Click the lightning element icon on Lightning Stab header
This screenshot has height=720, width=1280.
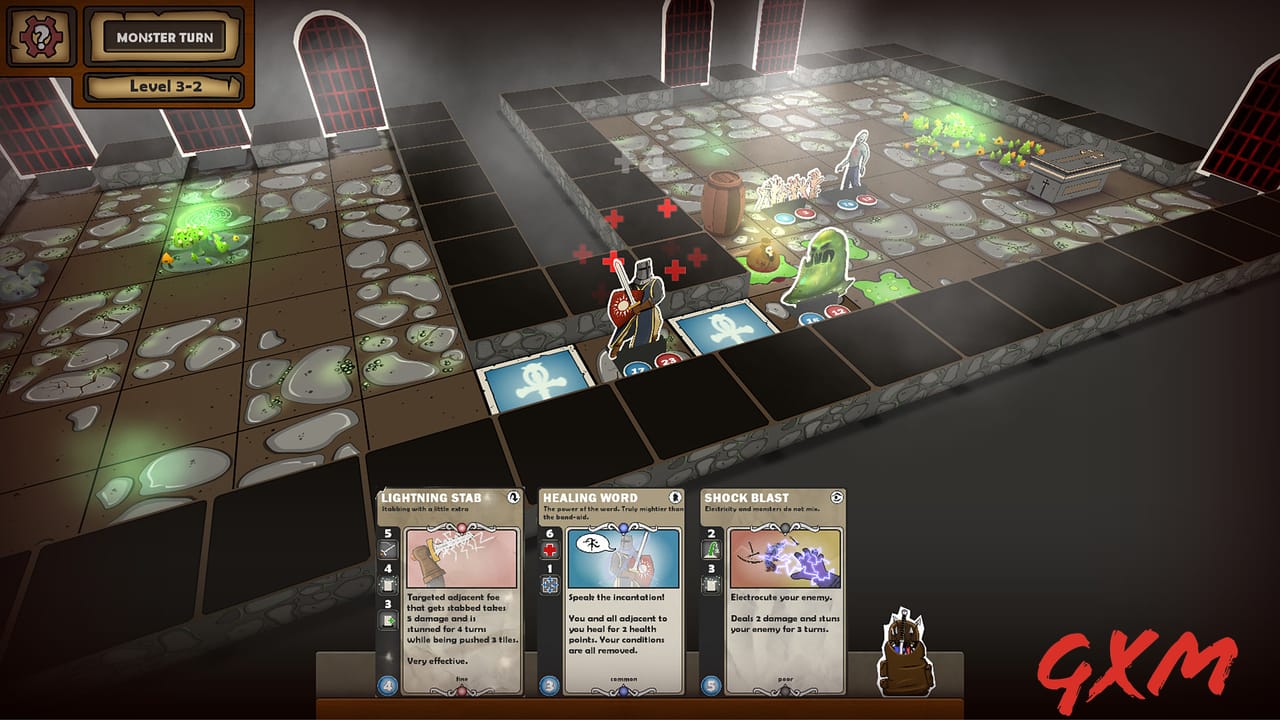pyautogui.click(x=513, y=497)
